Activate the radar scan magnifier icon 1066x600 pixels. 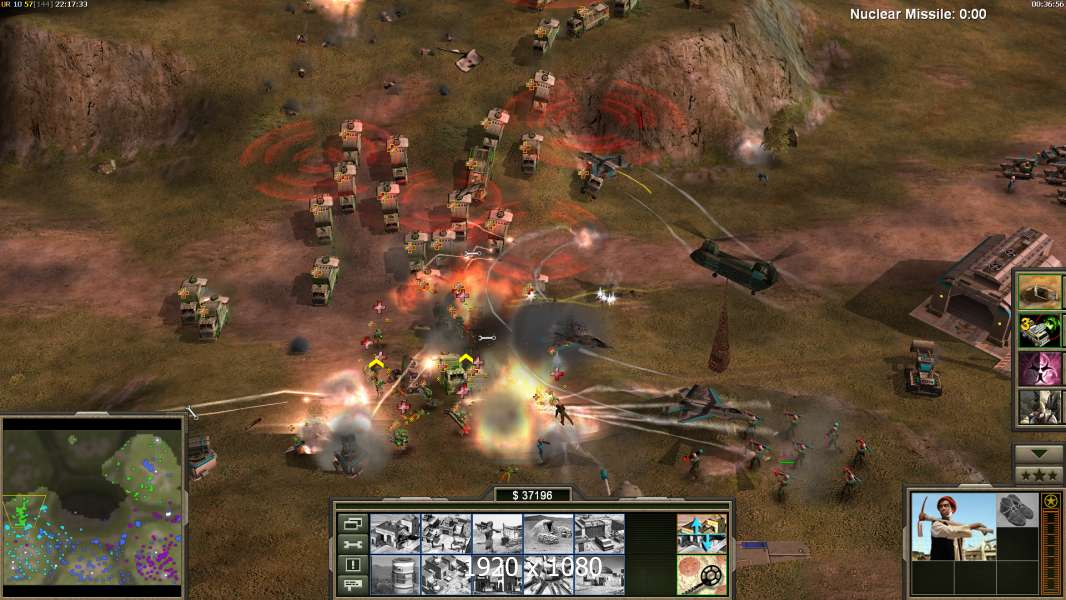701,574
